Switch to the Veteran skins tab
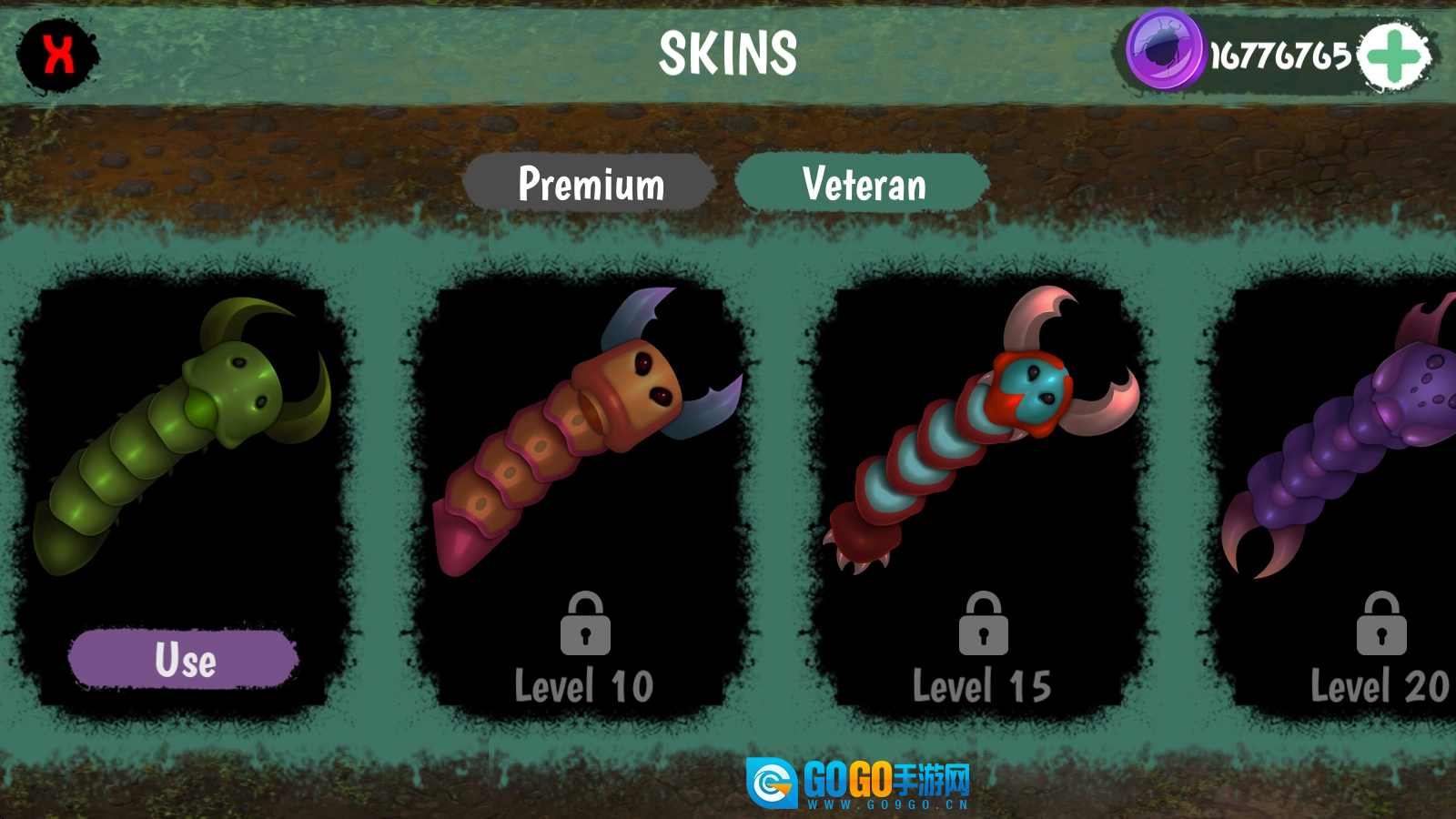The width and height of the screenshot is (1456, 819). click(863, 184)
